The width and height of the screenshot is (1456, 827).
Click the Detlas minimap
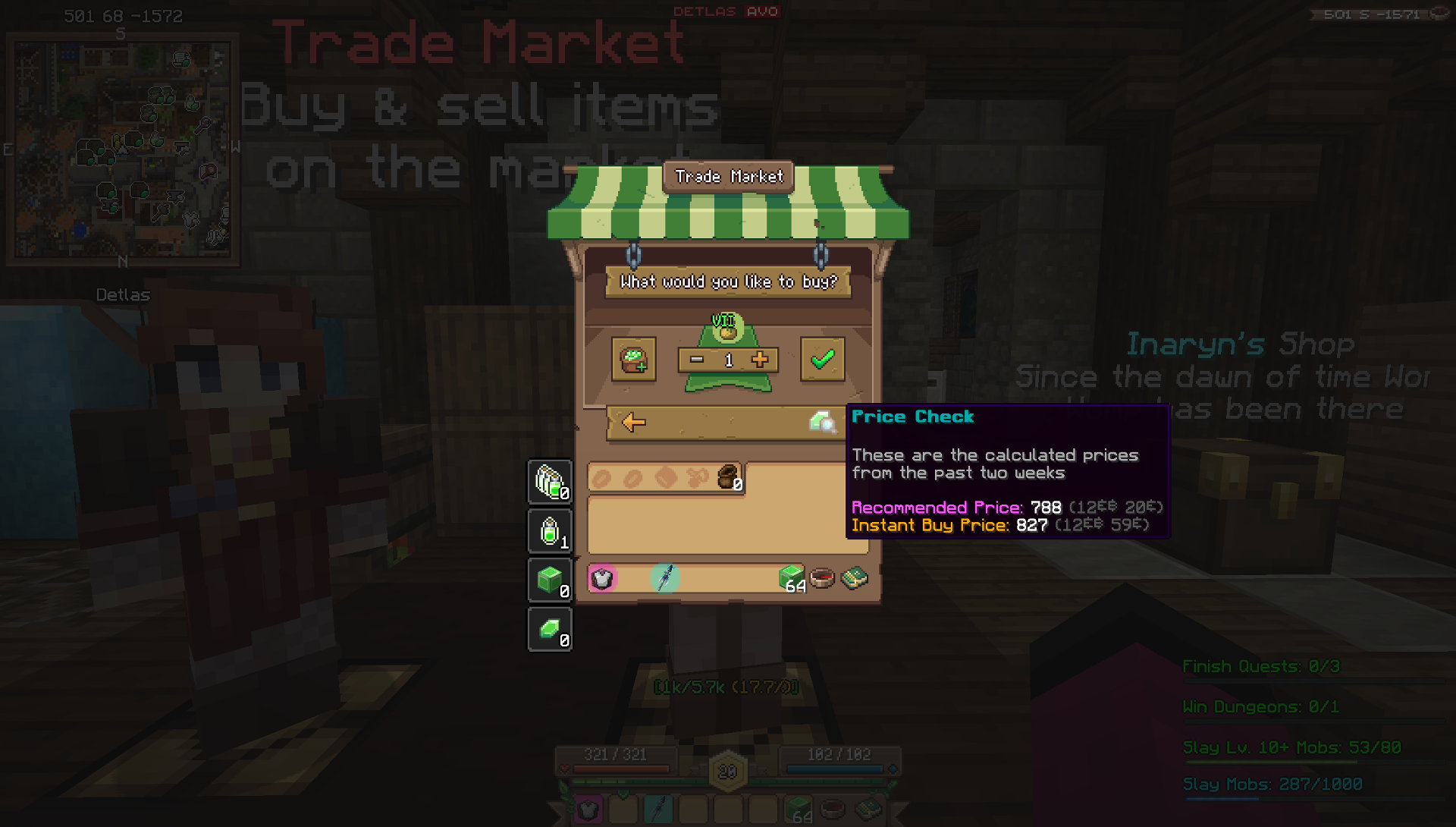pos(123,149)
